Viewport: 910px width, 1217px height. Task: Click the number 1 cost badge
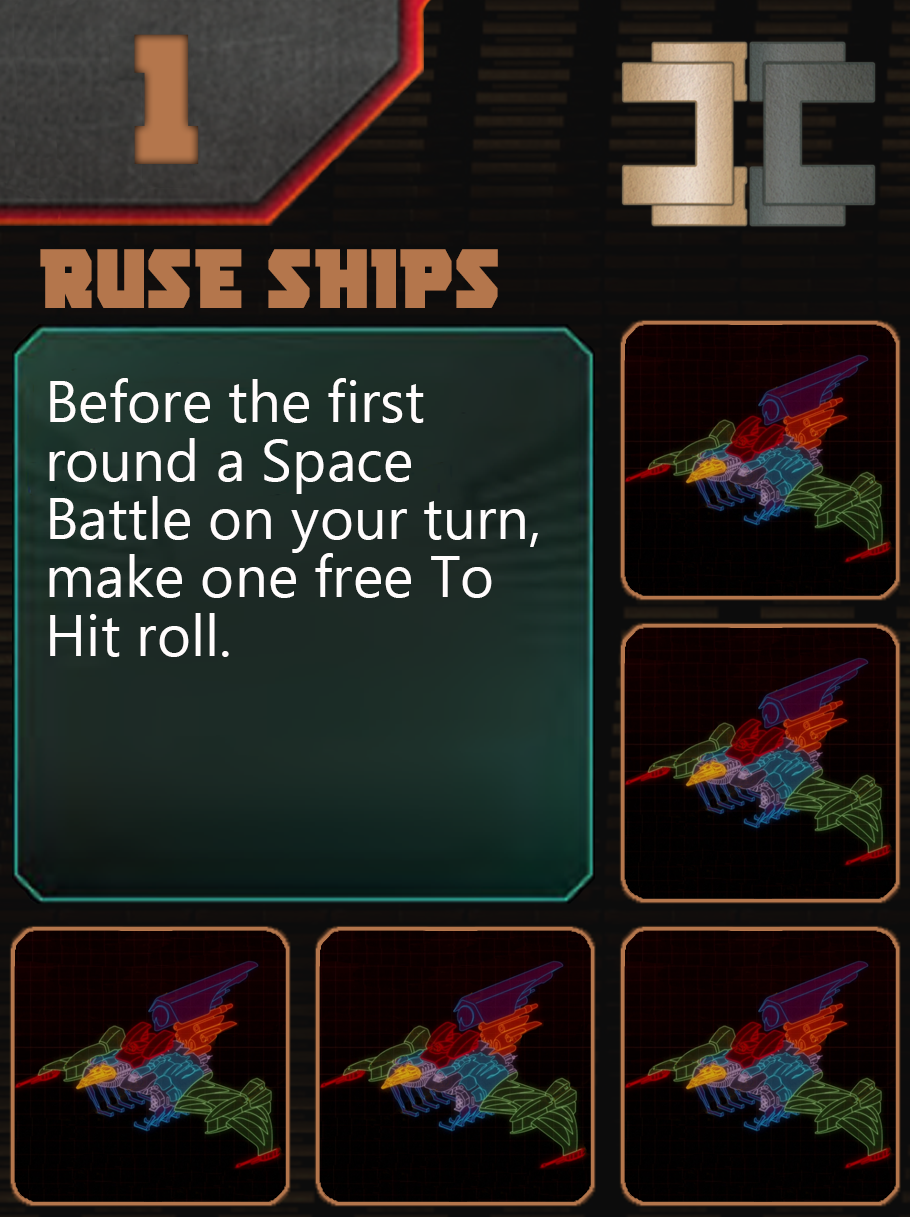pos(165,98)
